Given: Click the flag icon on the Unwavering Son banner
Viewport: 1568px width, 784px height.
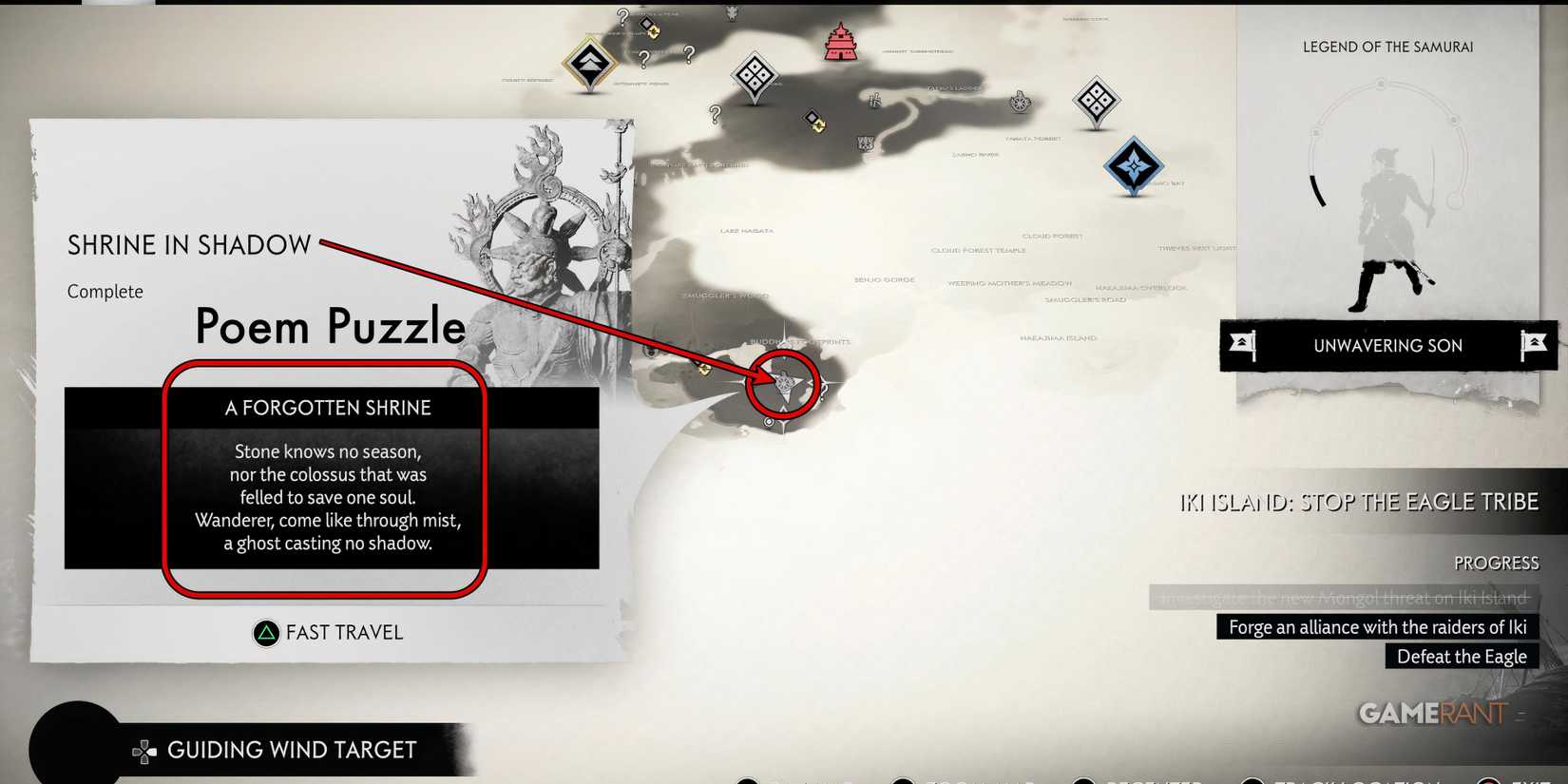Looking at the screenshot, I should tap(1245, 345).
